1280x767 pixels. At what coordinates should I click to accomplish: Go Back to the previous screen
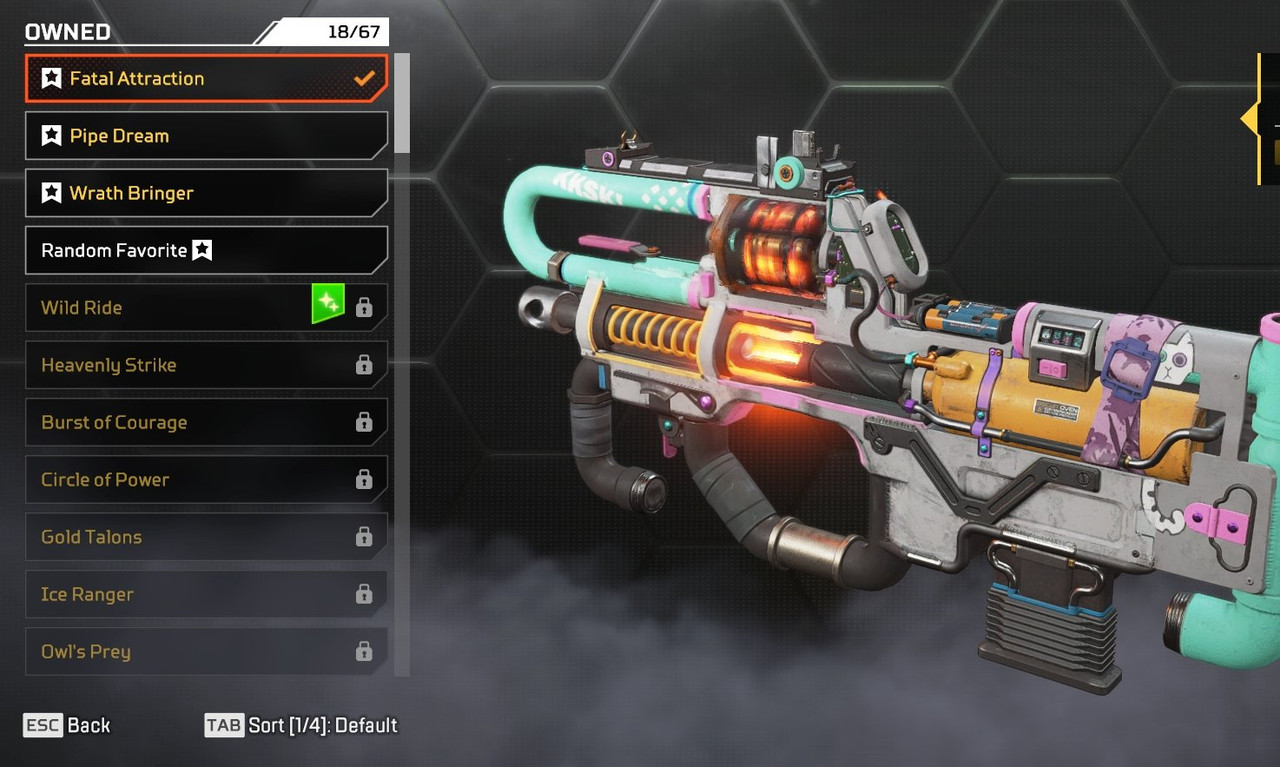[67, 725]
